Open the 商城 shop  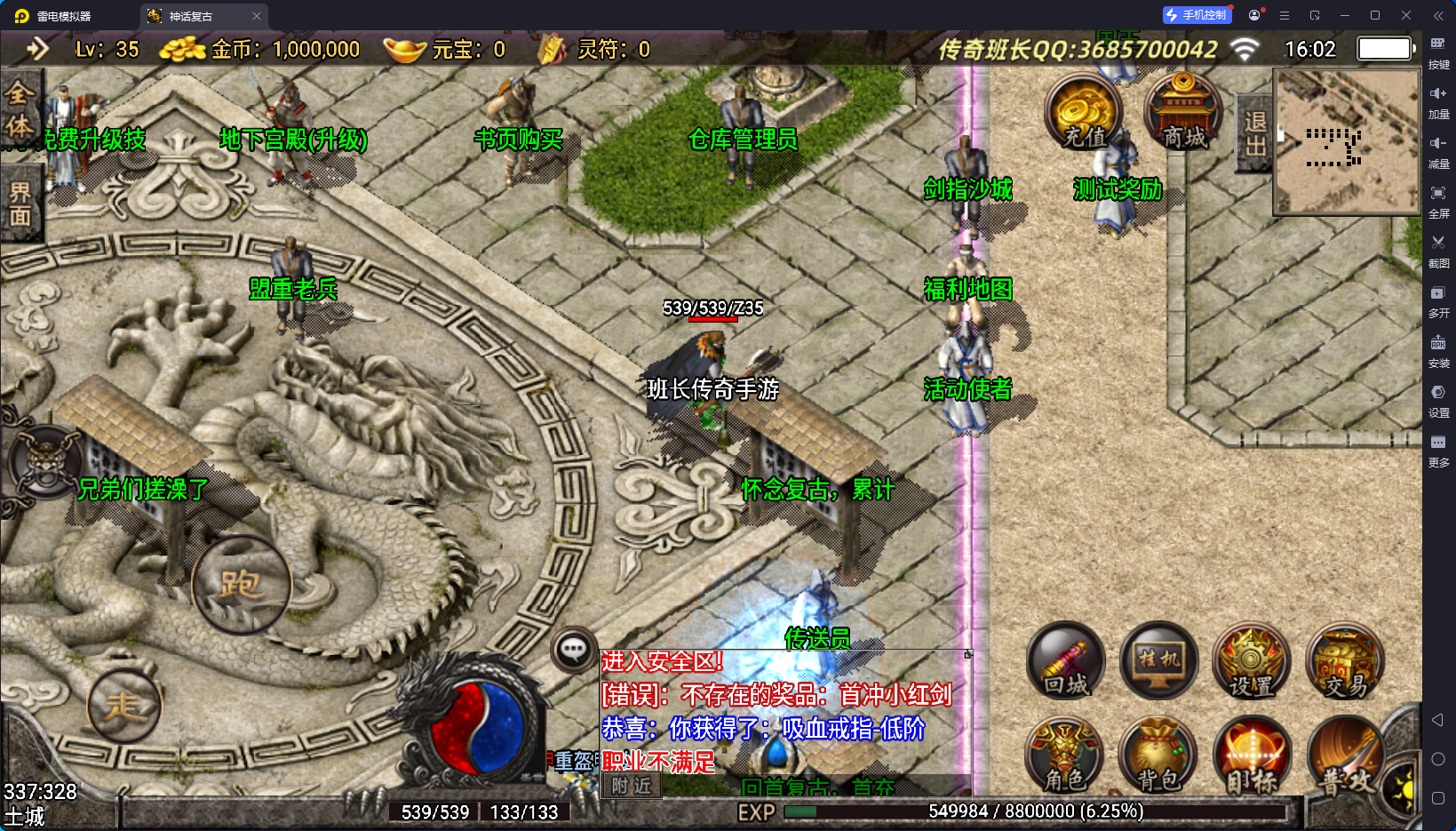pos(1183,113)
